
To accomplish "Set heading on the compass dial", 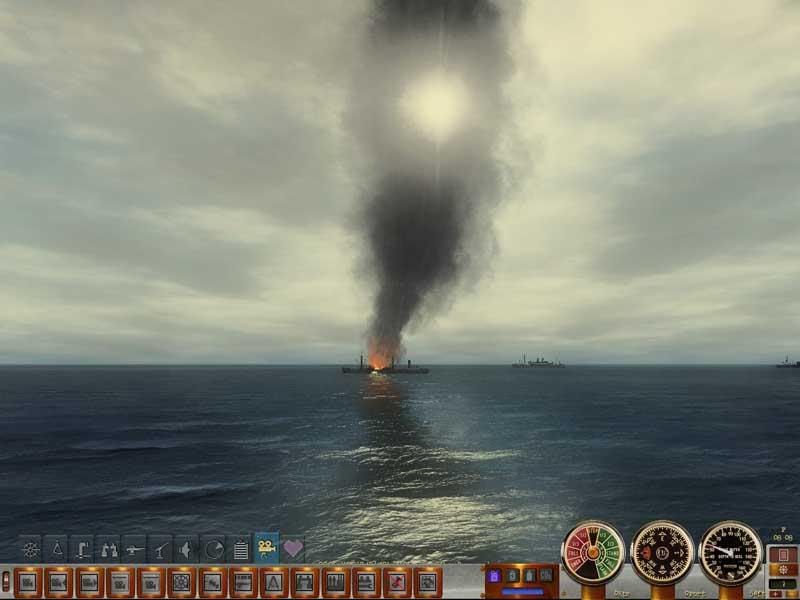I will coord(662,553).
